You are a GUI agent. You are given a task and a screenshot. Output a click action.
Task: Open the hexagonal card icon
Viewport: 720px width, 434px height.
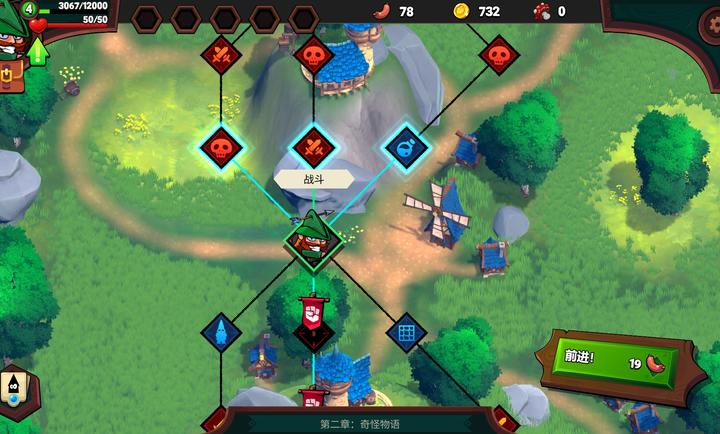tap(14, 390)
